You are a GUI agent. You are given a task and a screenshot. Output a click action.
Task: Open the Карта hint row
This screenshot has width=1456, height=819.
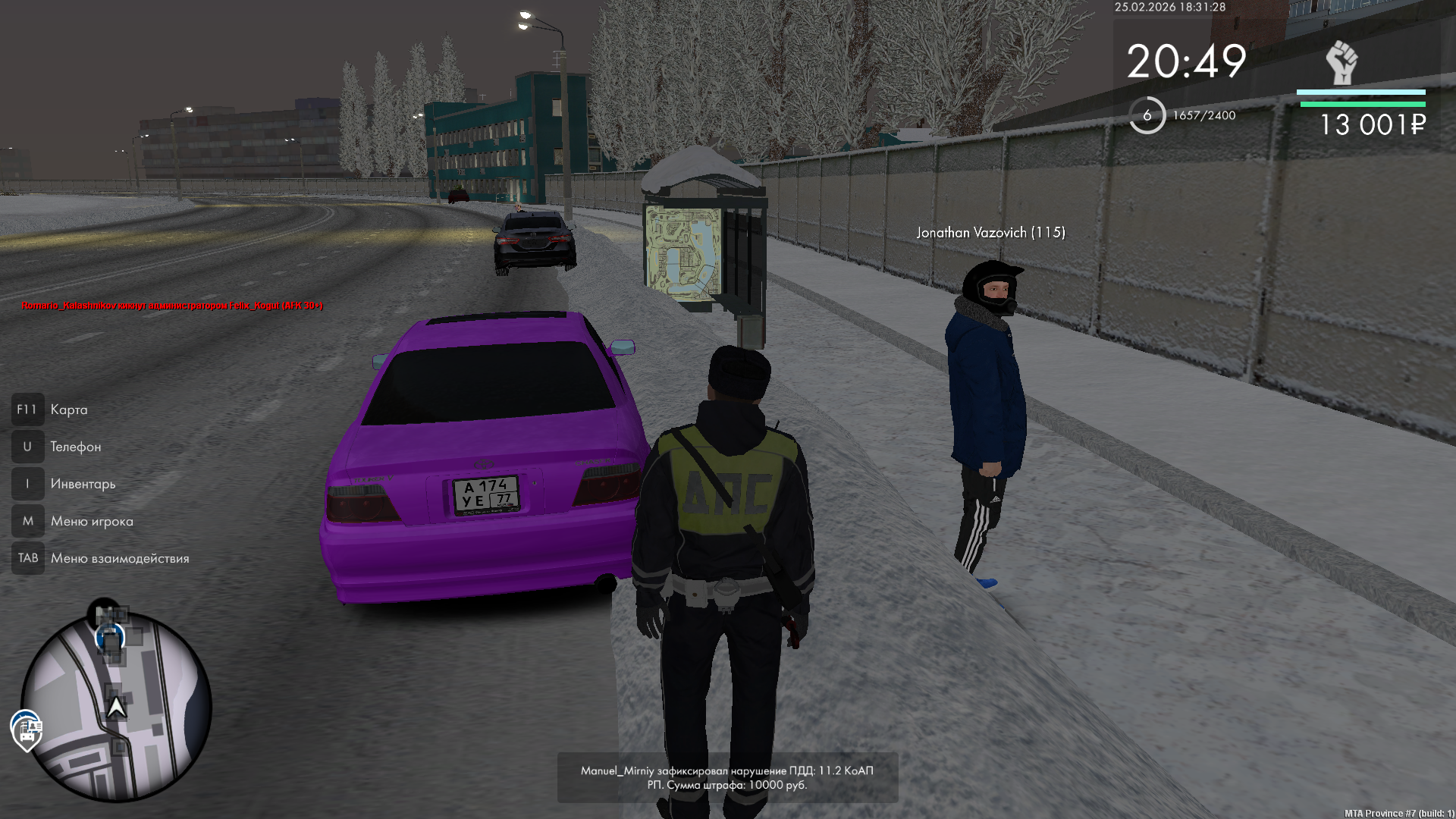[x=68, y=409]
